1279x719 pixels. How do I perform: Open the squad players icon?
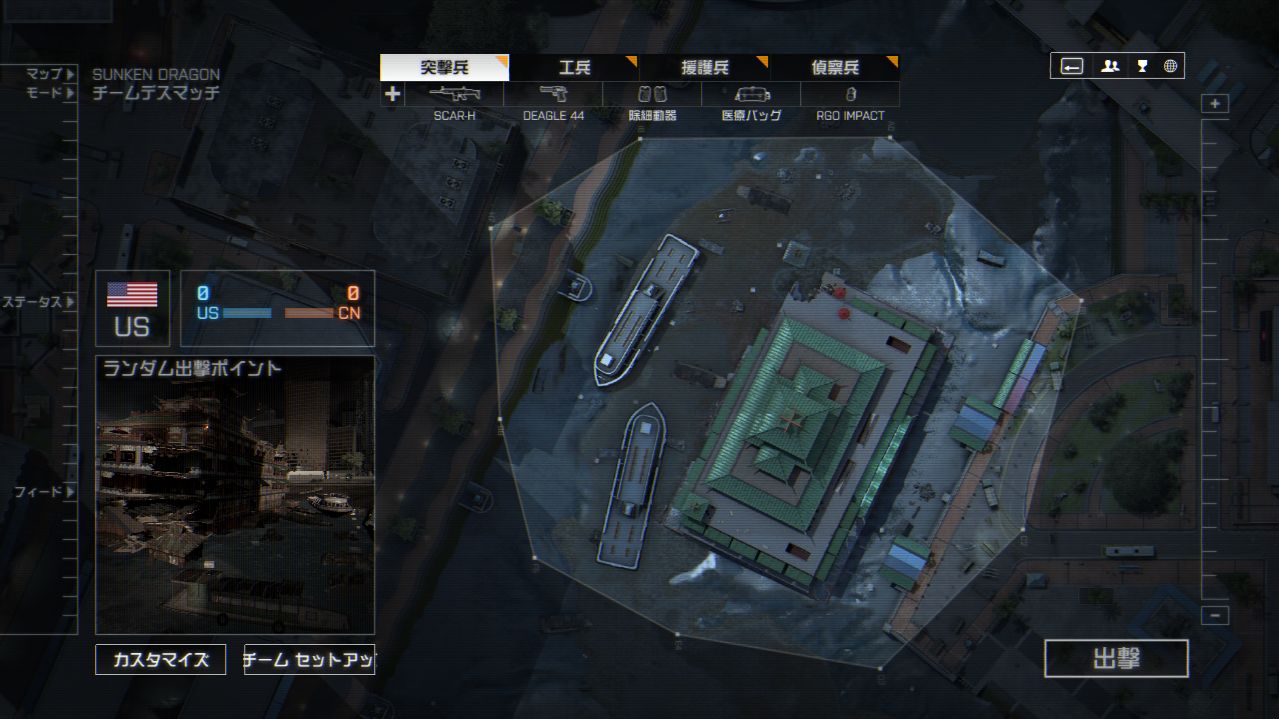click(1110, 66)
